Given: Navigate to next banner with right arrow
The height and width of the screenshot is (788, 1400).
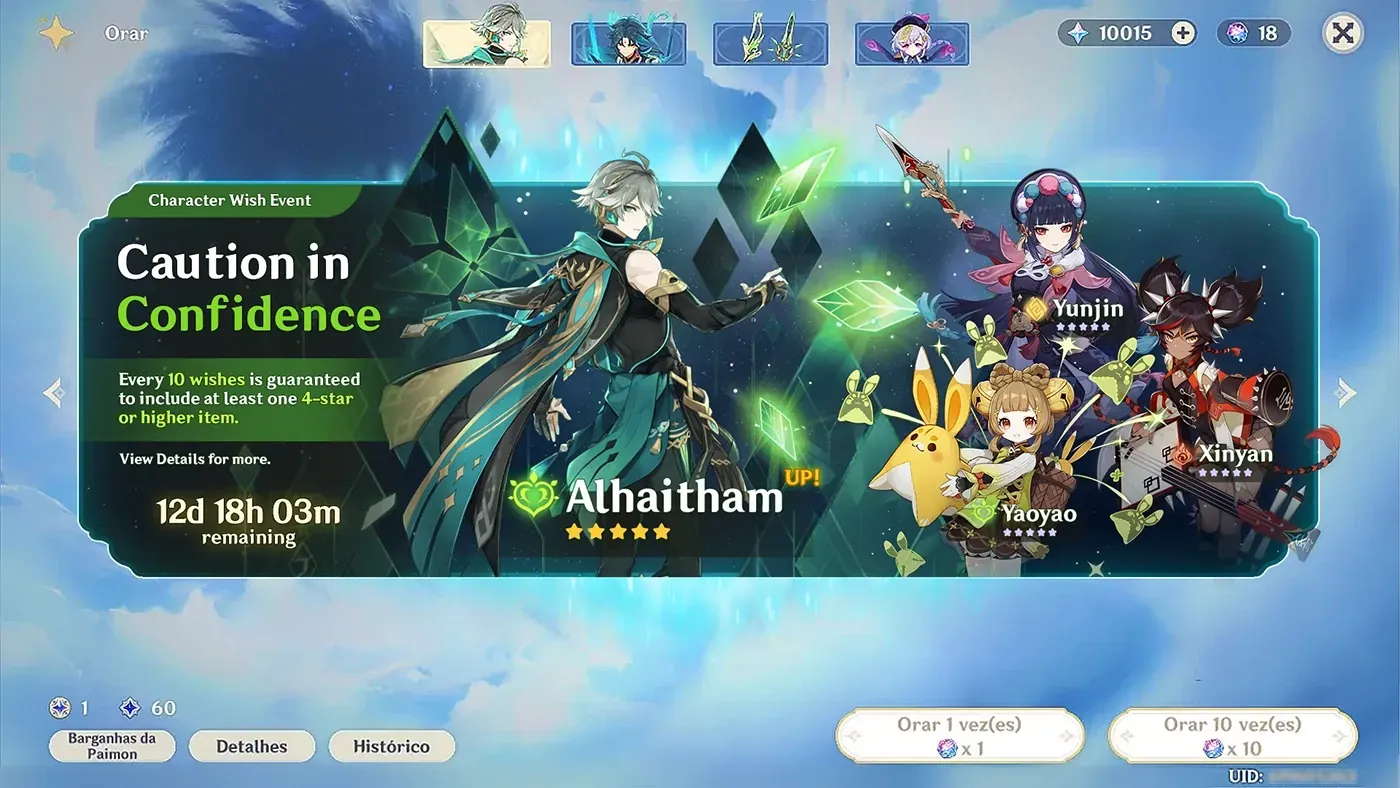Looking at the screenshot, I should (x=1347, y=390).
